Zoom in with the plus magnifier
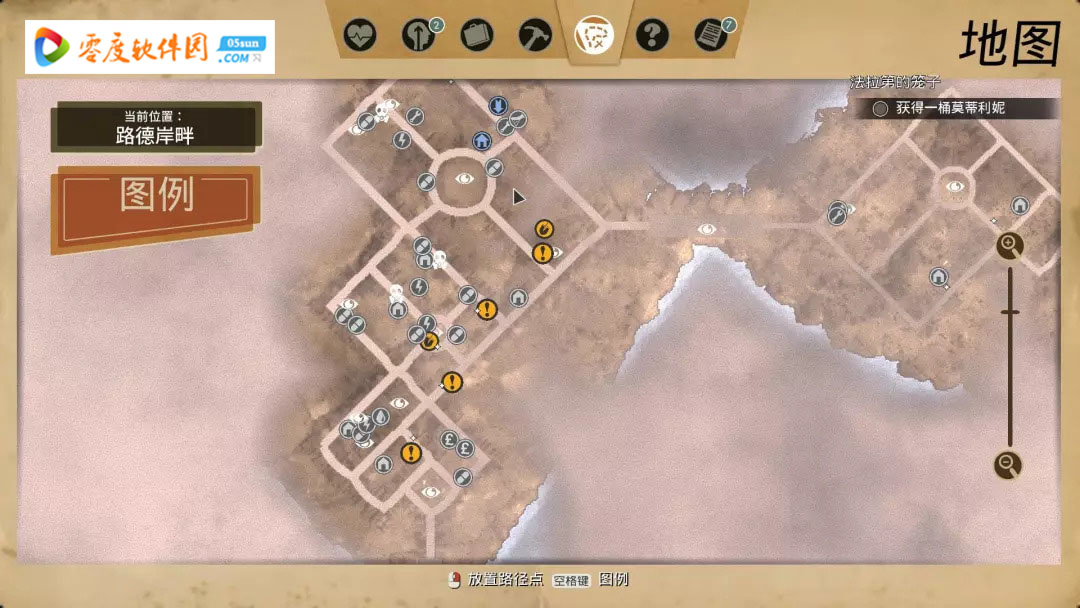The image size is (1080, 608). coord(1010,245)
